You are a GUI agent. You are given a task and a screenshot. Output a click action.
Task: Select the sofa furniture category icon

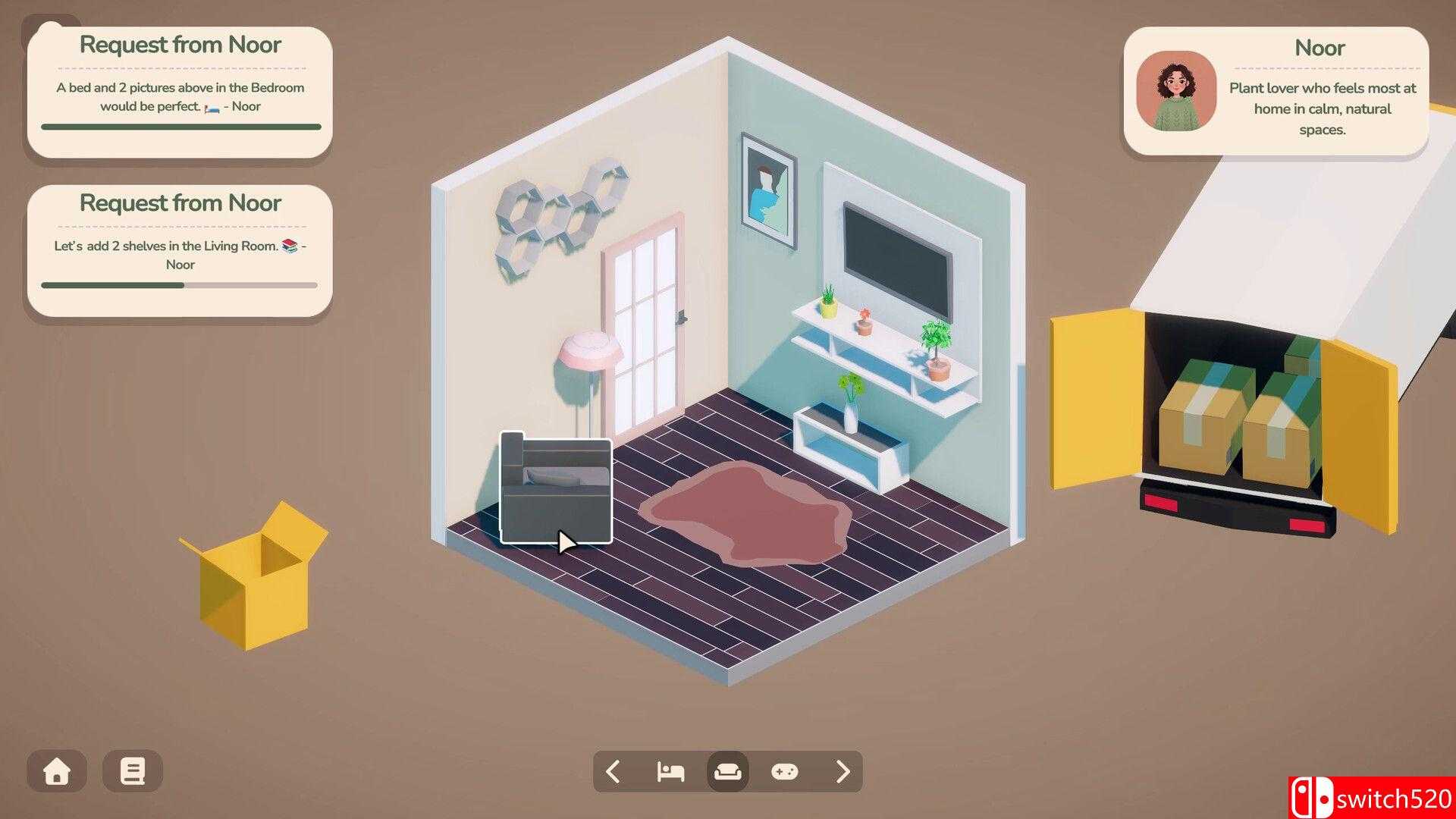(727, 771)
